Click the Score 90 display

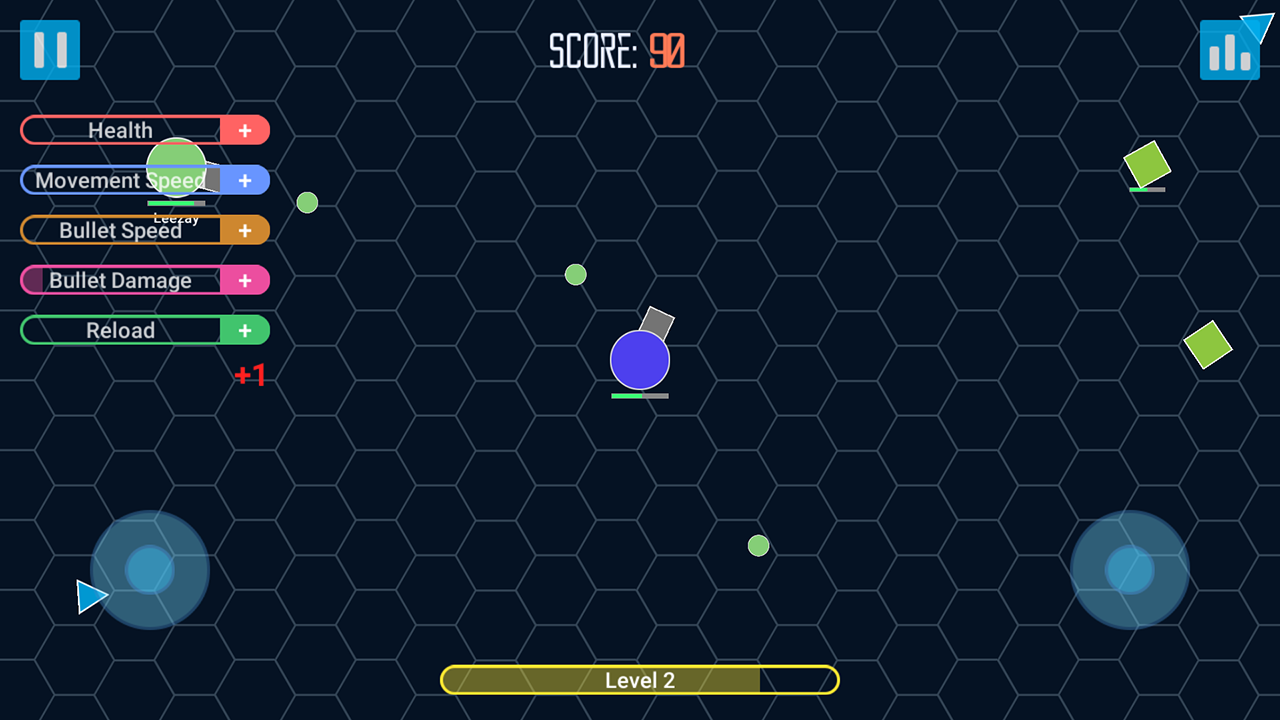[x=616, y=52]
